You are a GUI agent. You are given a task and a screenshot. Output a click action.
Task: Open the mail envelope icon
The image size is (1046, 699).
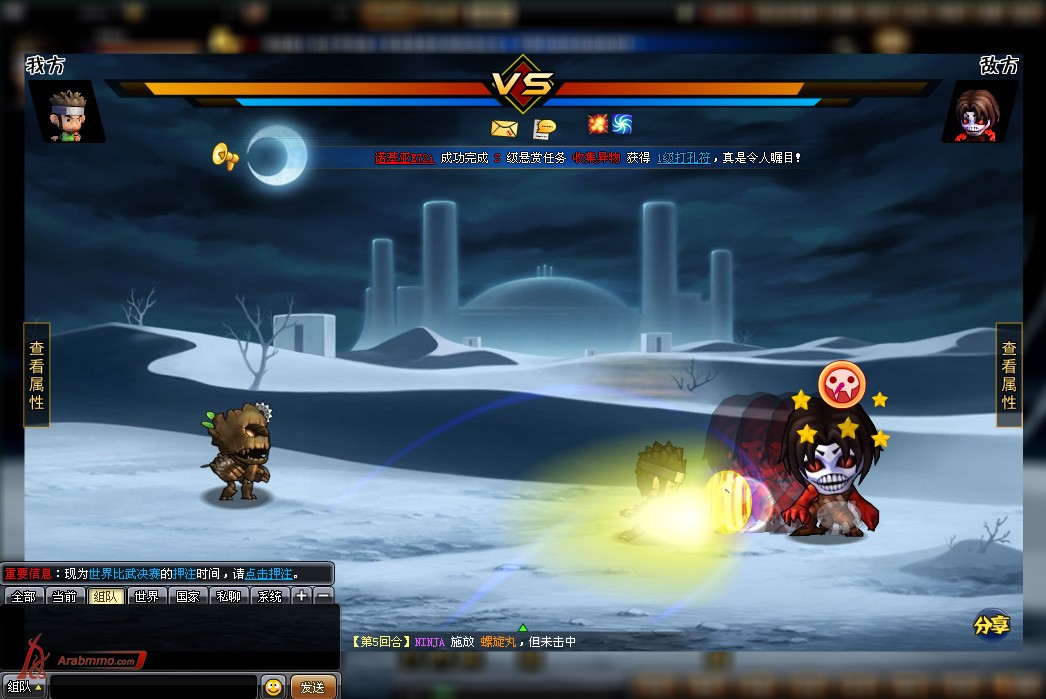pyautogui.click(x=502, y=128)
